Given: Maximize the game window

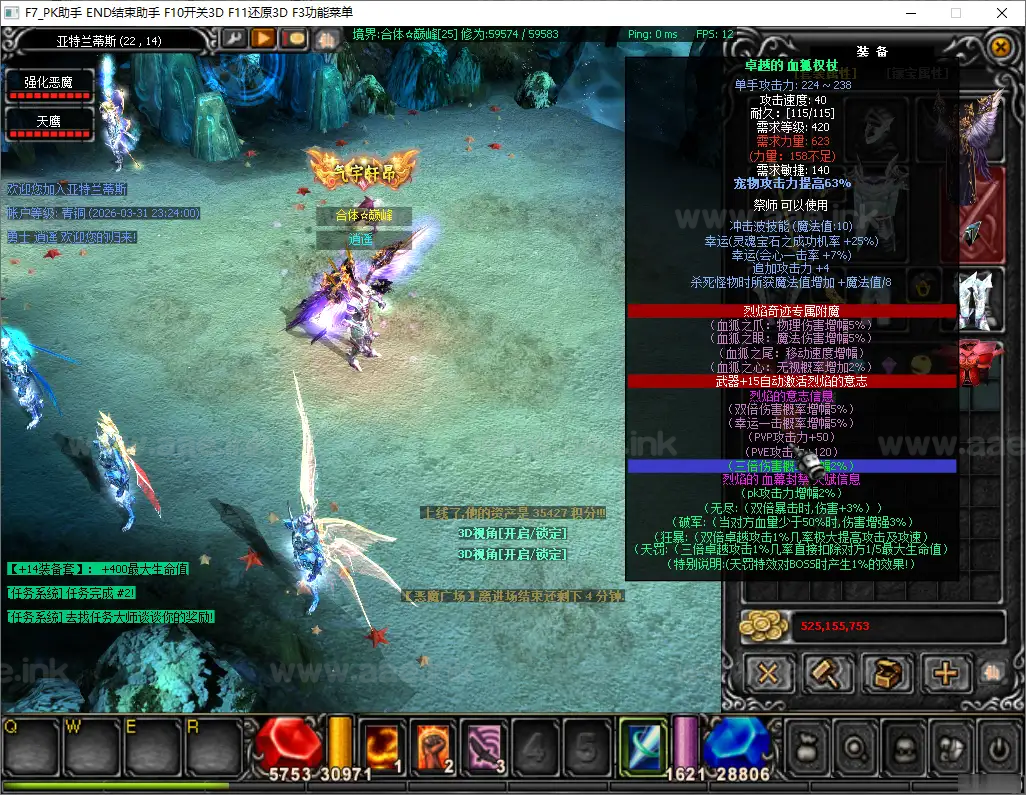Looking at the screenshot, I should point(955,13).
